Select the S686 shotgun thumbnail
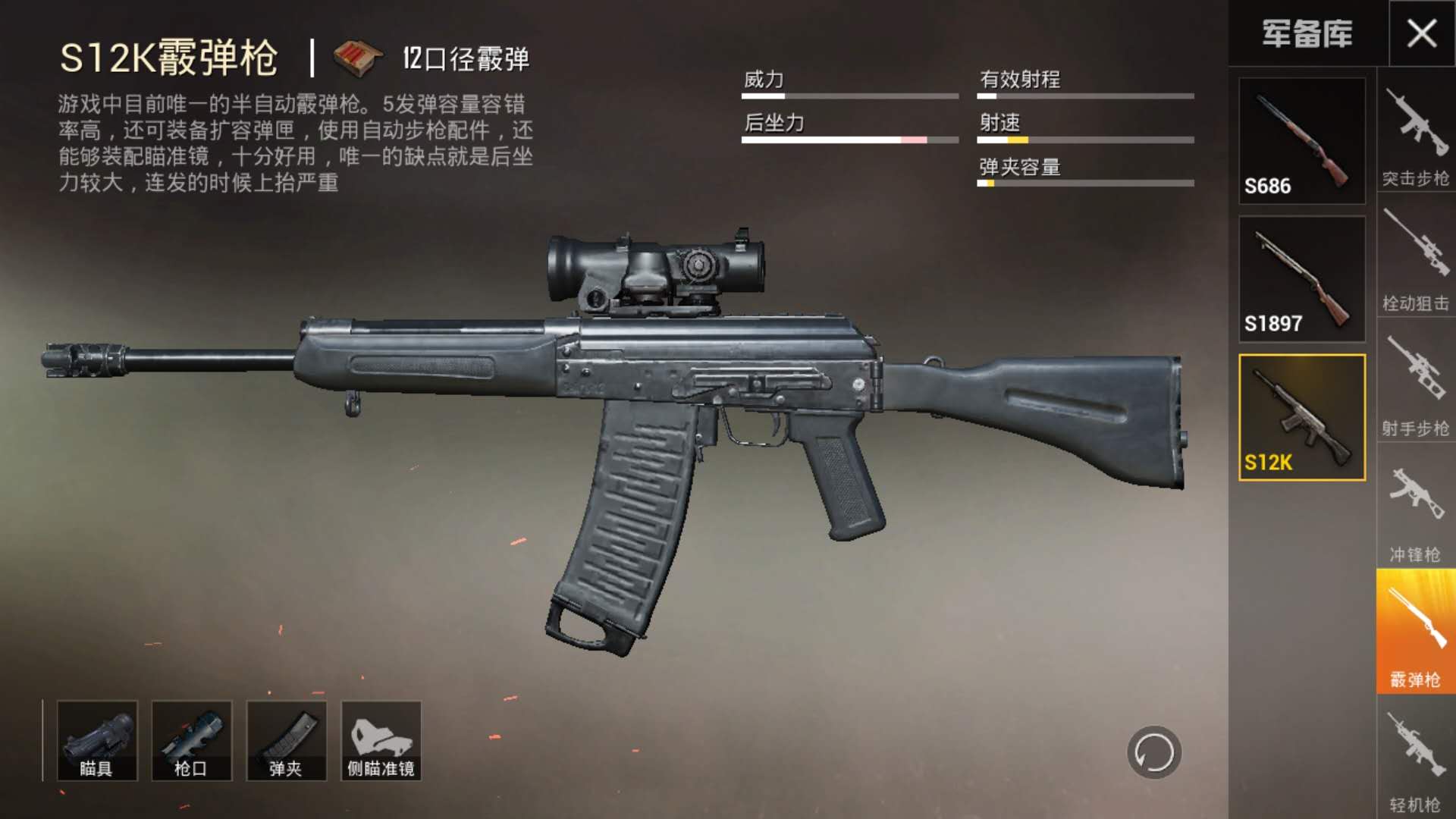The height and width of the screenshot is (819, 1456). point(1302,141)
